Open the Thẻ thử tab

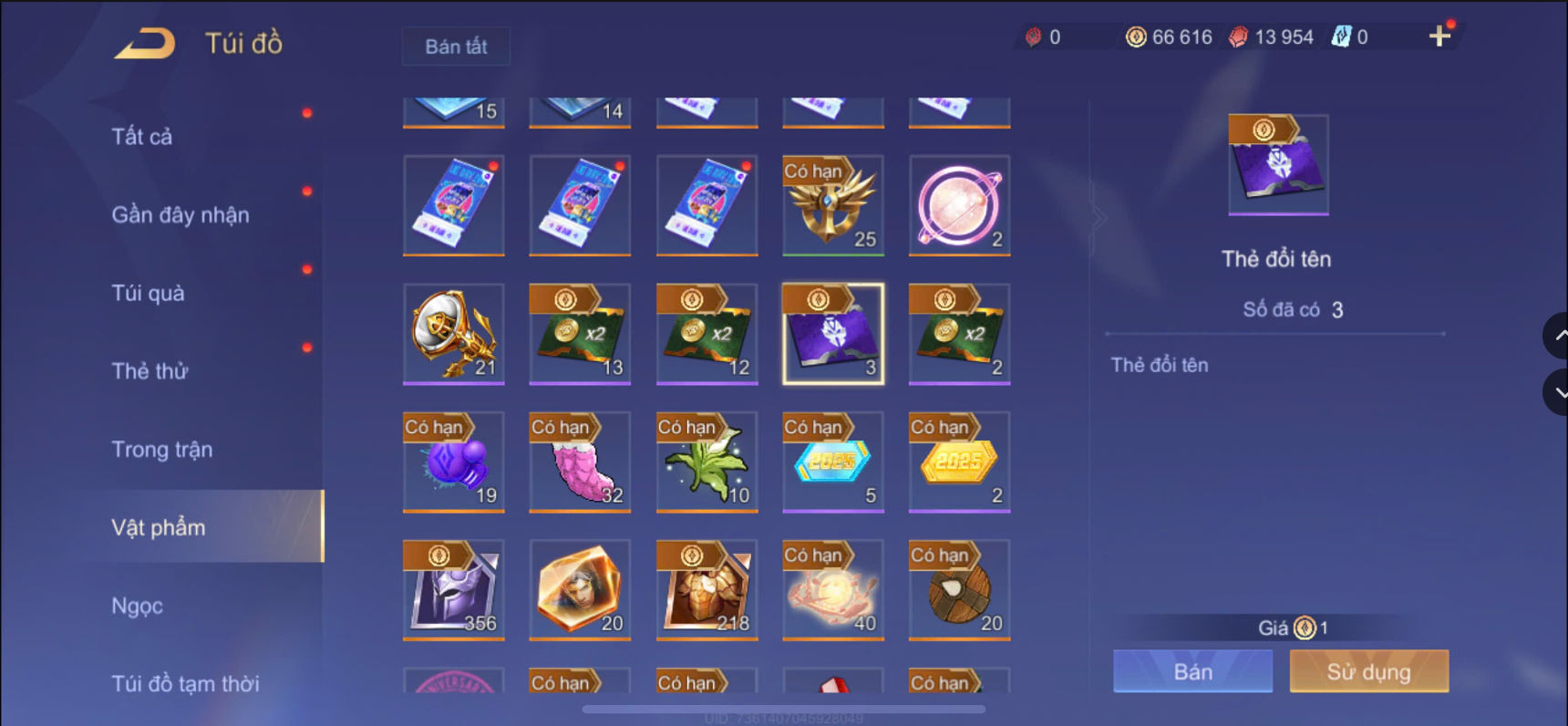click(x=149, y=371)
